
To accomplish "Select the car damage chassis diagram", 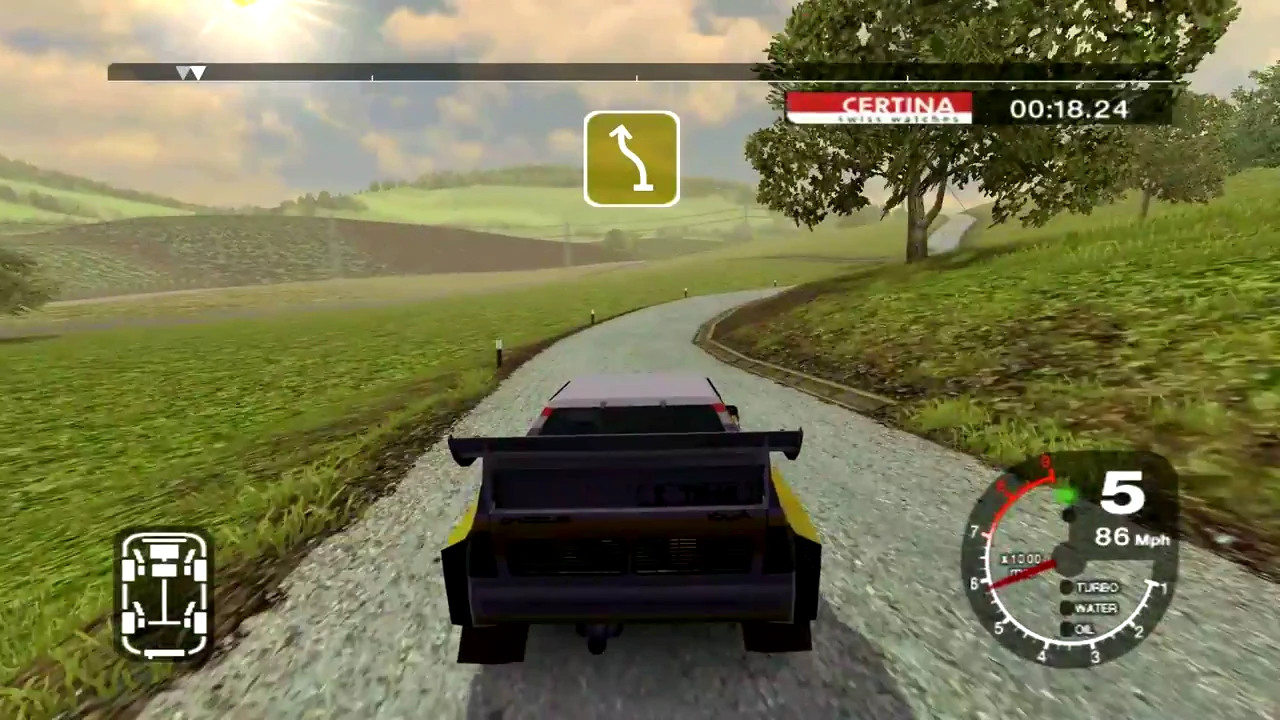I will tap(165, 596).
